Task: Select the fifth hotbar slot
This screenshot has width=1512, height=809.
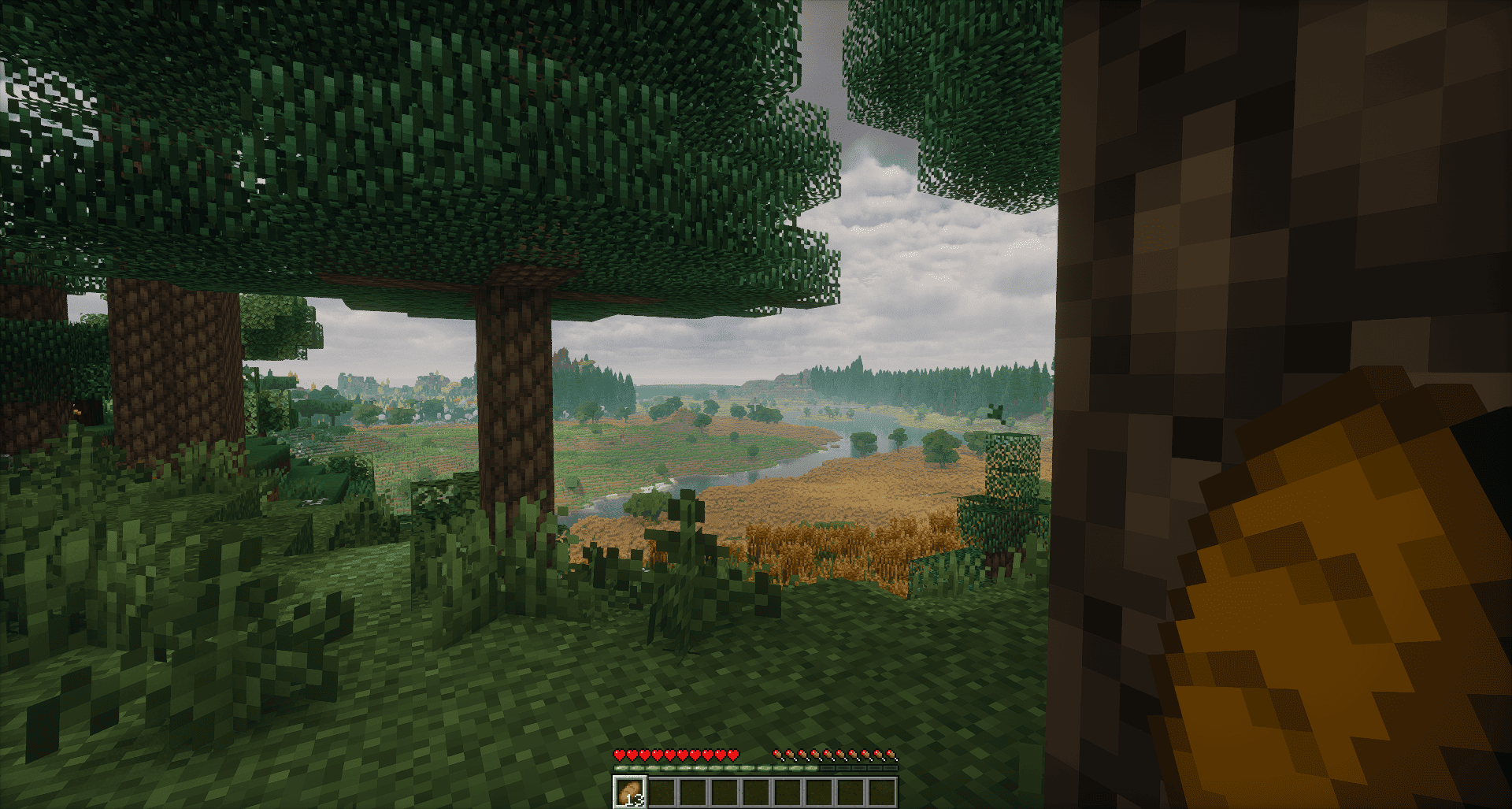Action: click(x=758, y=792)
